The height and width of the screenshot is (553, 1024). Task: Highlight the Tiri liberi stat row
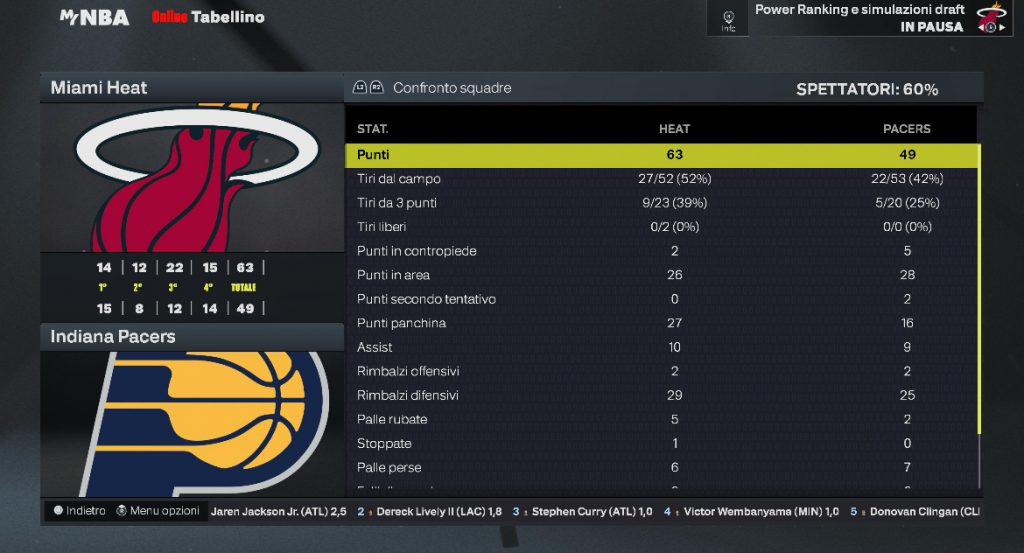pyautogui.click(x=660, y=227)
